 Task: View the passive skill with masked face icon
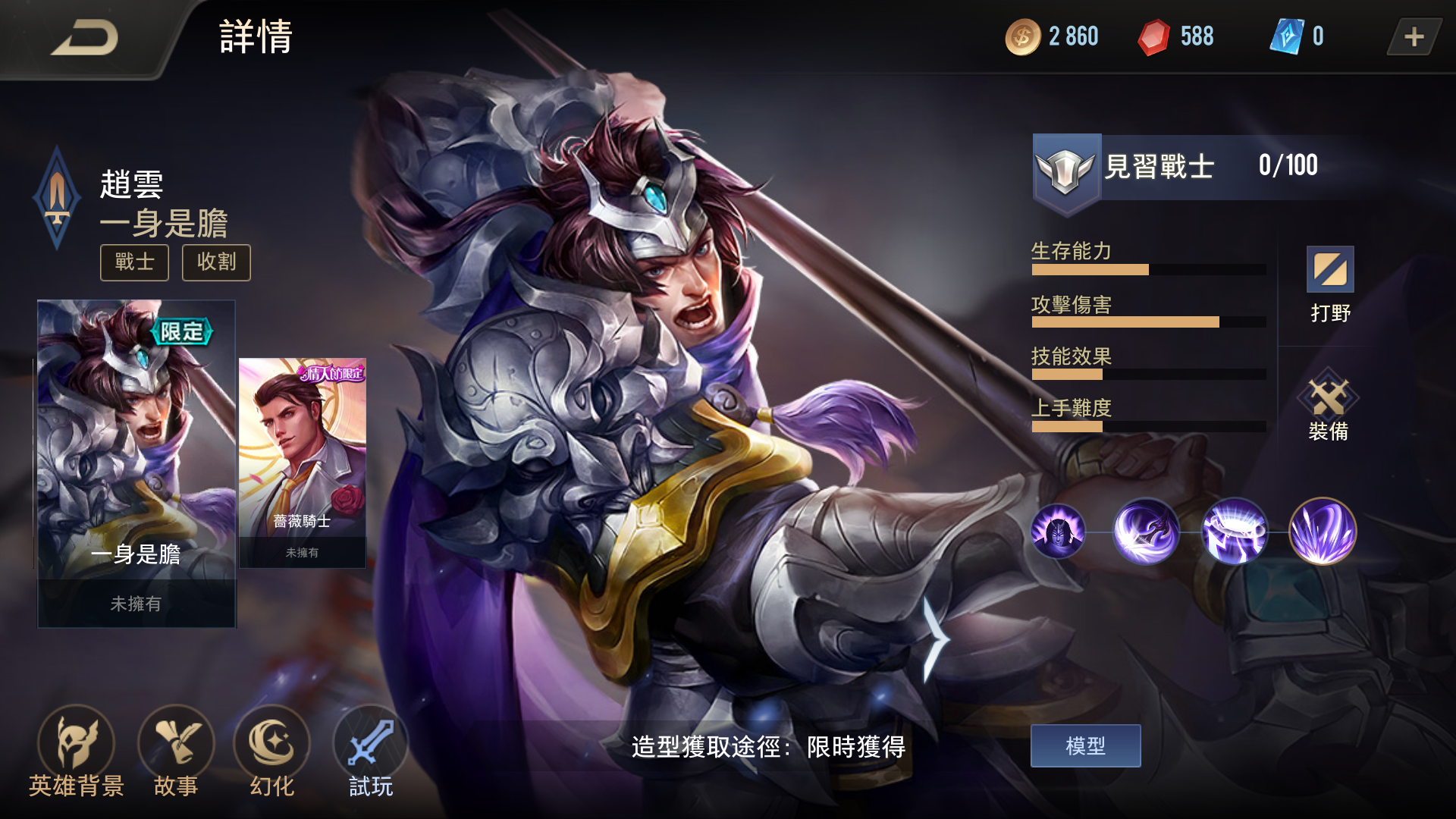(1058, 532)
